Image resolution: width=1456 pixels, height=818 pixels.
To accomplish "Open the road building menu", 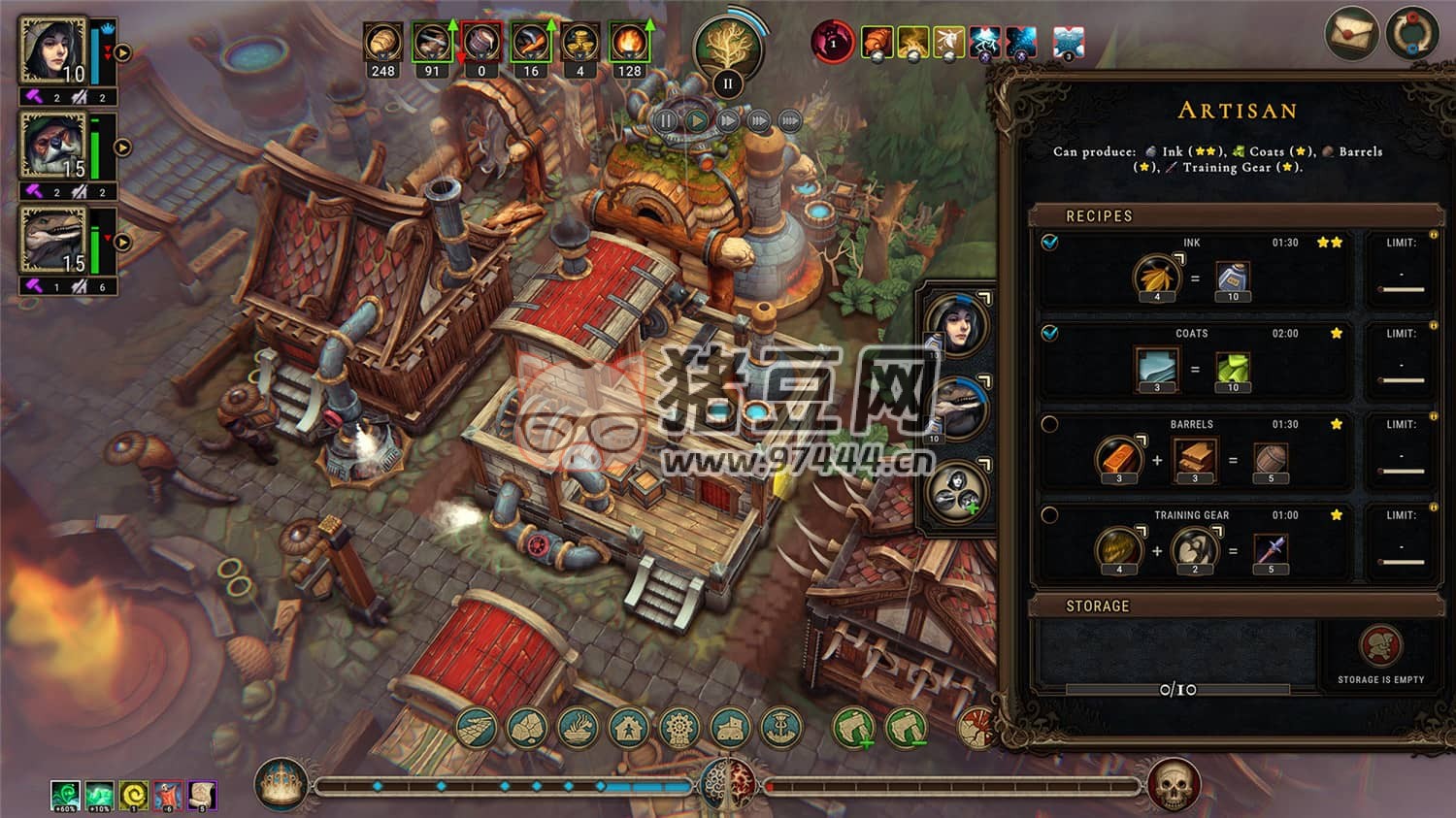I will pos(476,728).
